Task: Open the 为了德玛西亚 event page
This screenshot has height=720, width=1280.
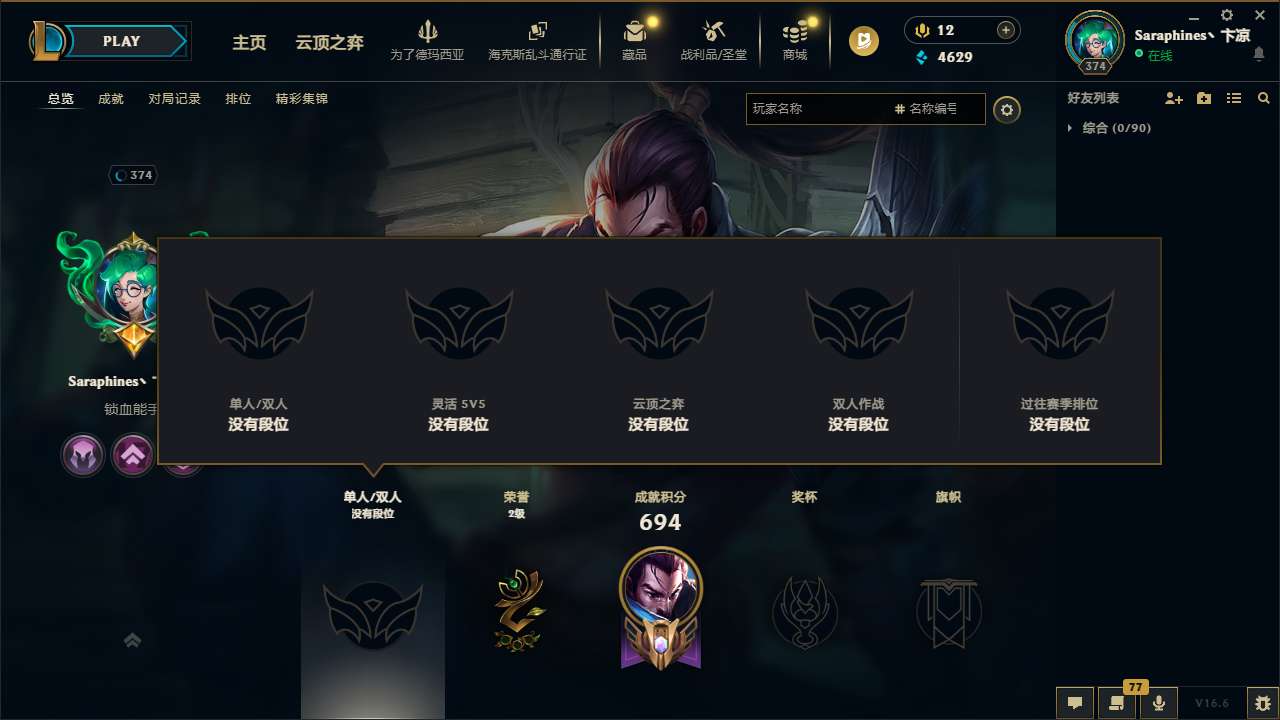Action: click(x=428, y=40)
